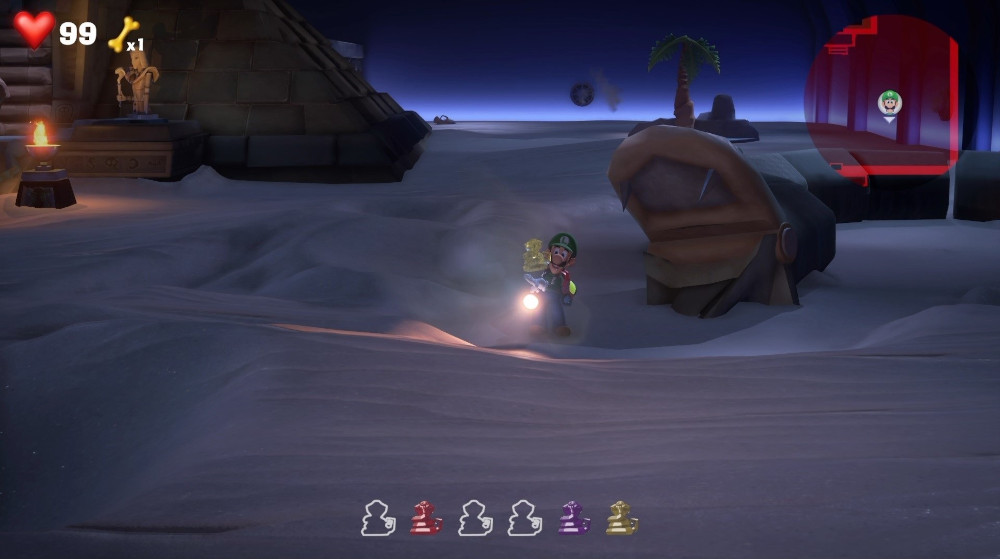Choose the gold gem icon
1000x559 pixels.
coord(621,518)
